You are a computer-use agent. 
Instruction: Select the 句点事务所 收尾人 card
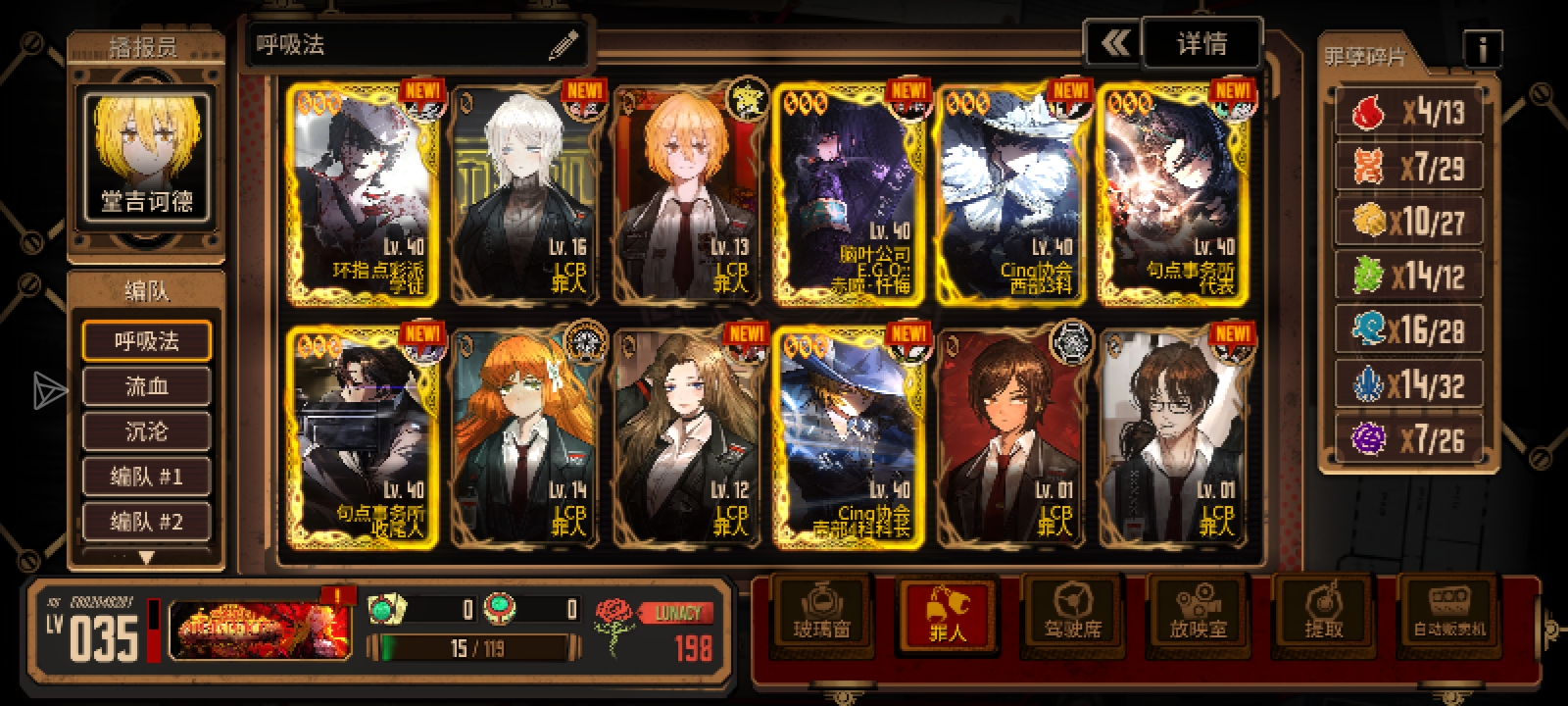point(364,437)
